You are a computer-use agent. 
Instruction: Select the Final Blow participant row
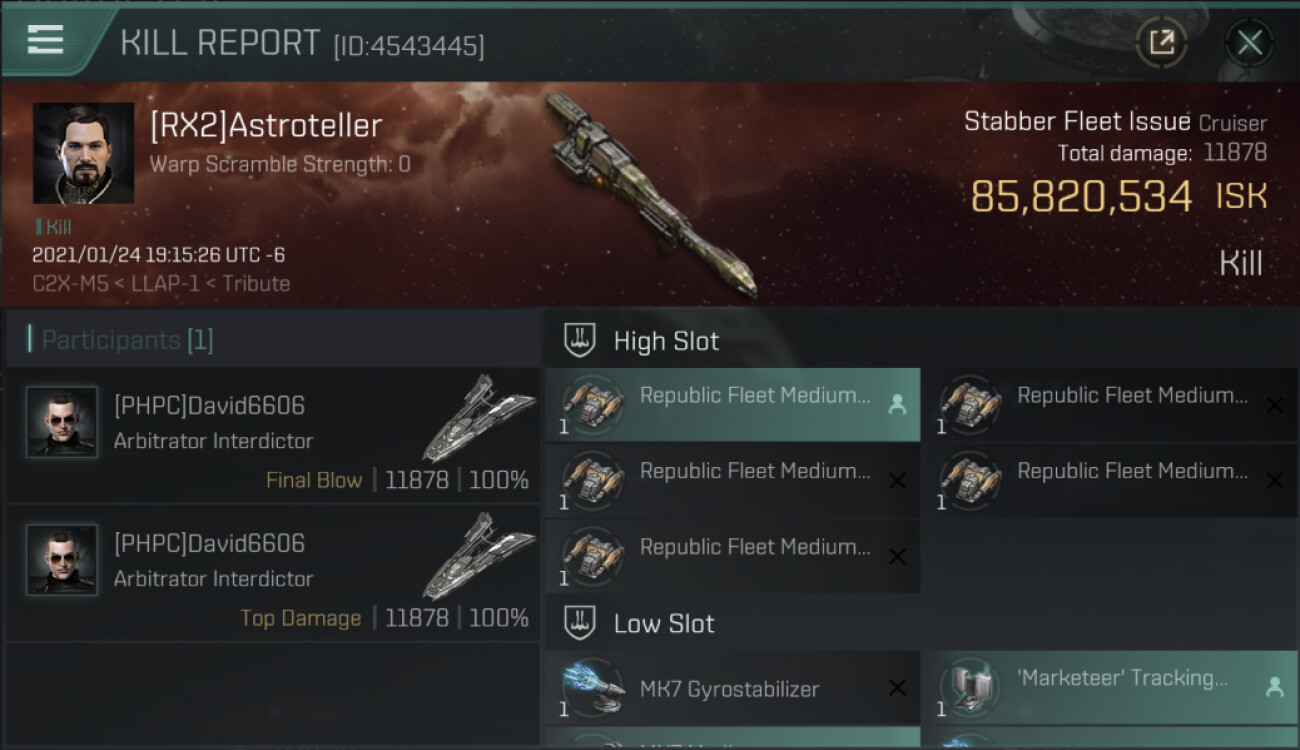point(273,435)
